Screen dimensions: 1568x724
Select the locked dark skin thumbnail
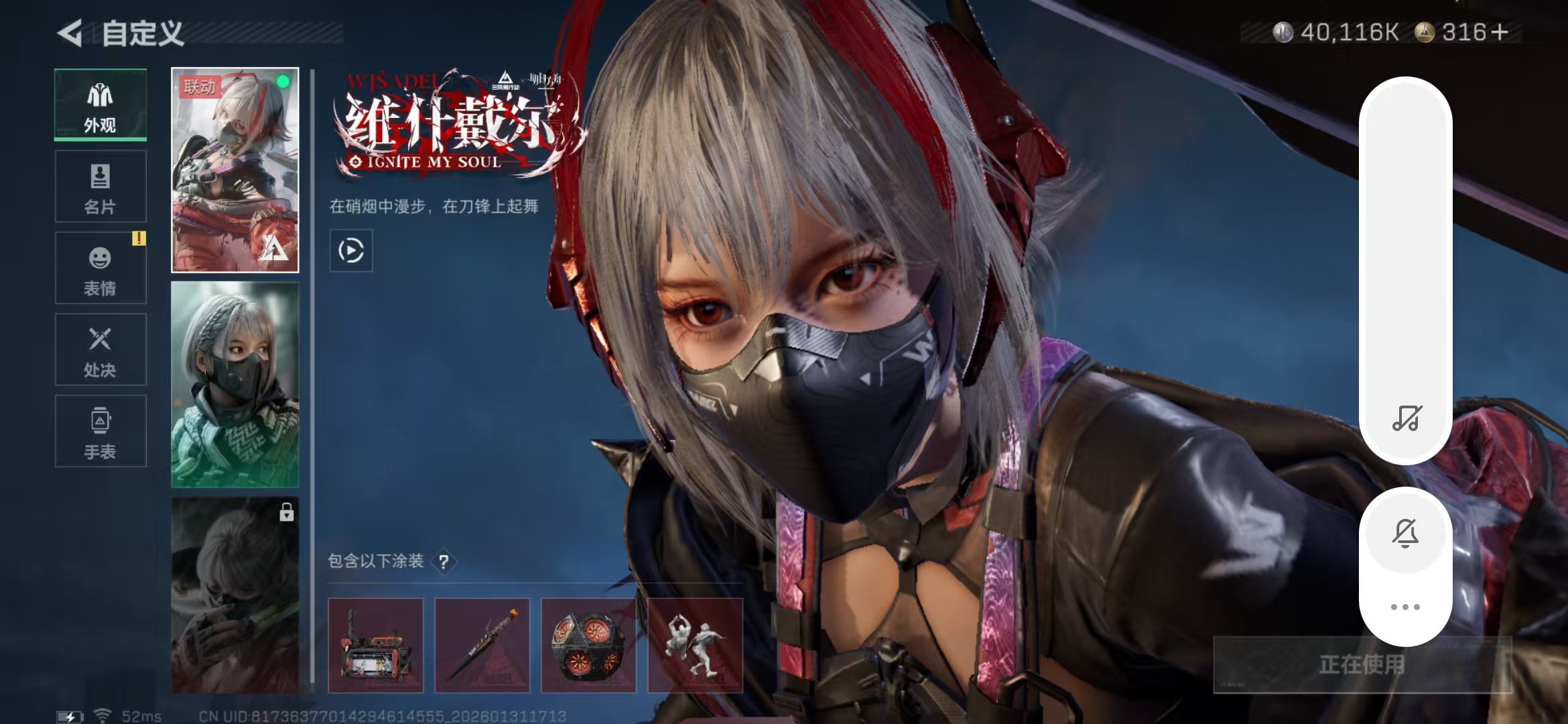click(235, 595)
